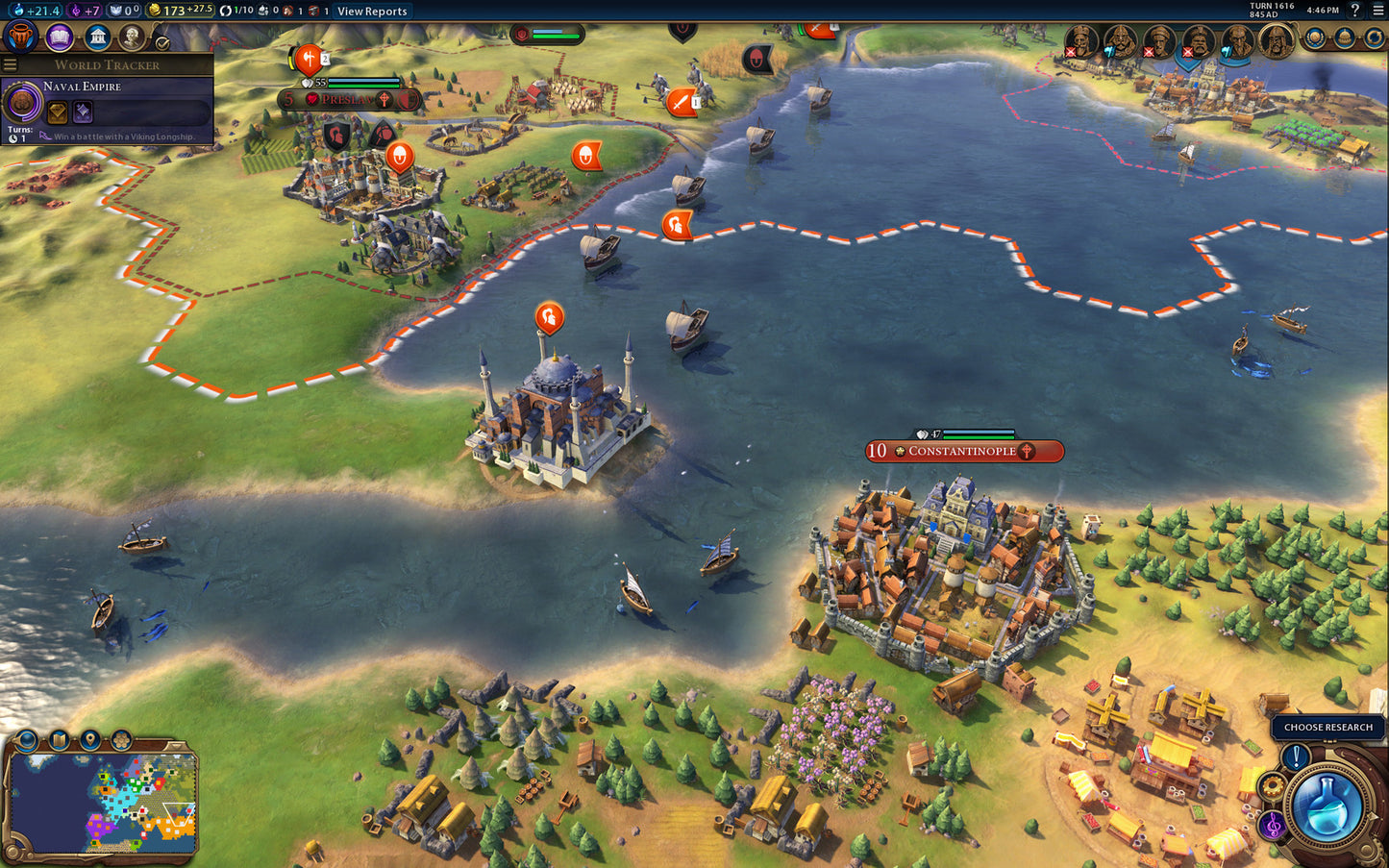
Task: Open the Religion panel dome icon
Action: [1345, 38]
